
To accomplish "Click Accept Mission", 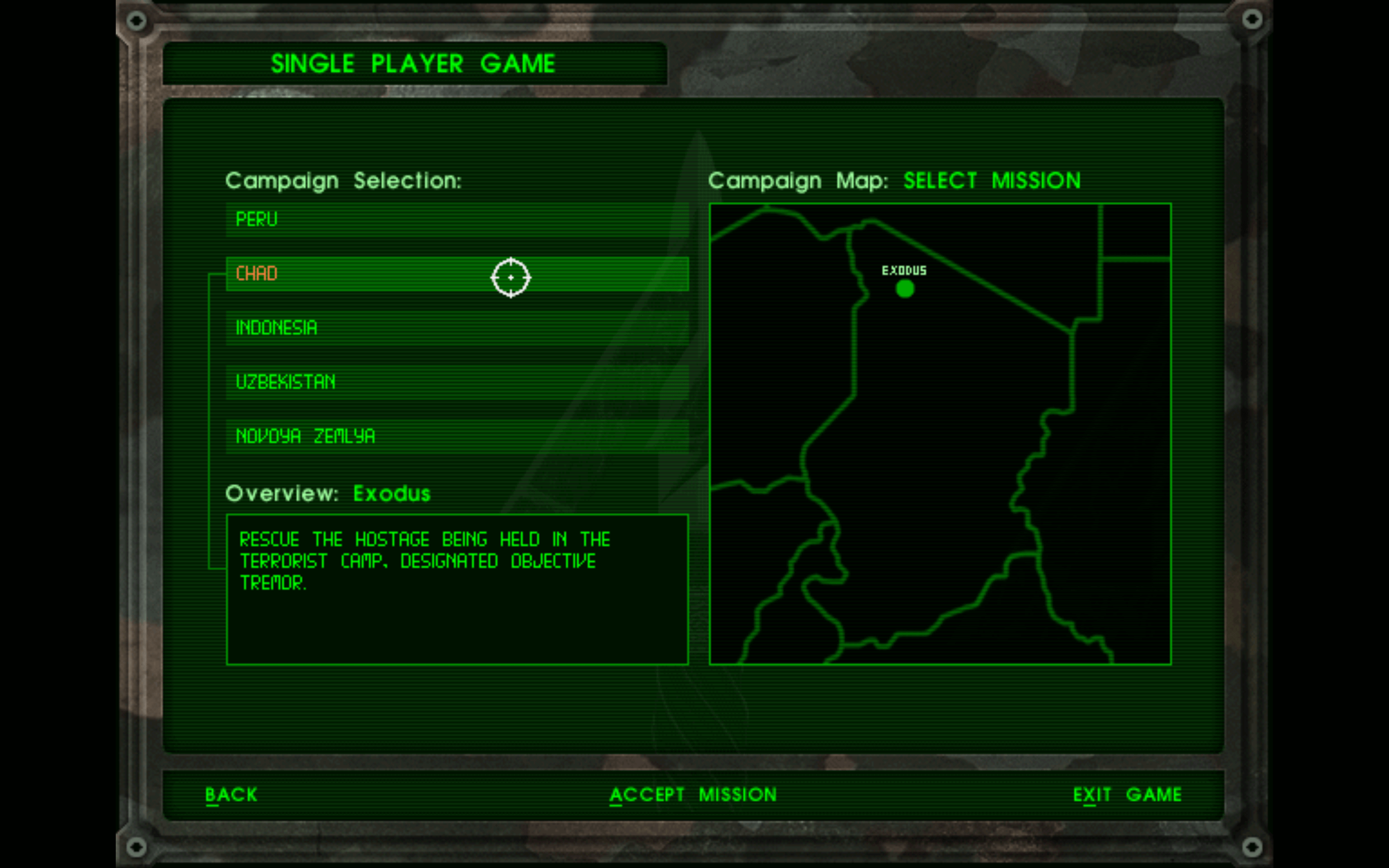I will (693, 794).
